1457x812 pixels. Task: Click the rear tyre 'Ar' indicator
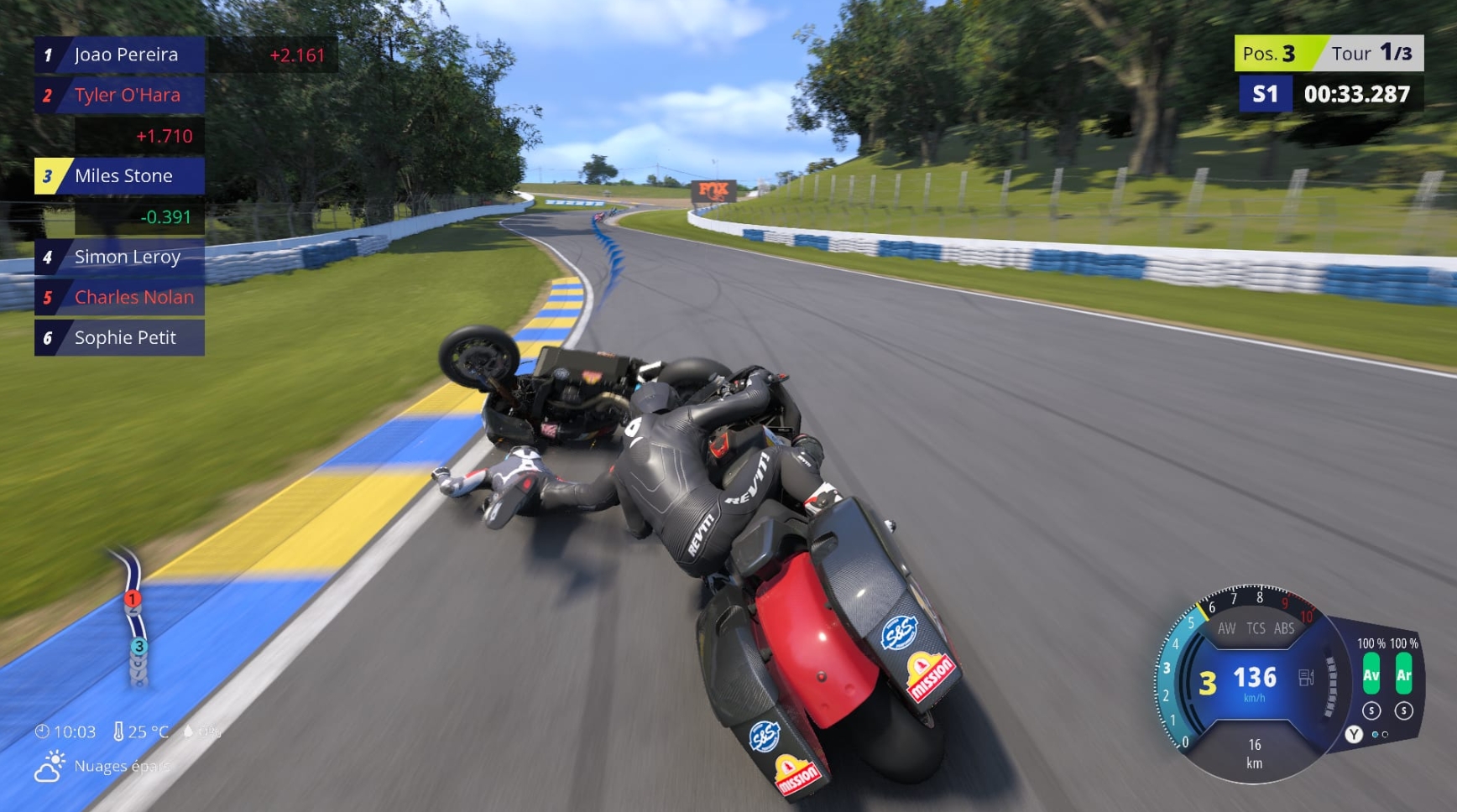point(1403,675)
